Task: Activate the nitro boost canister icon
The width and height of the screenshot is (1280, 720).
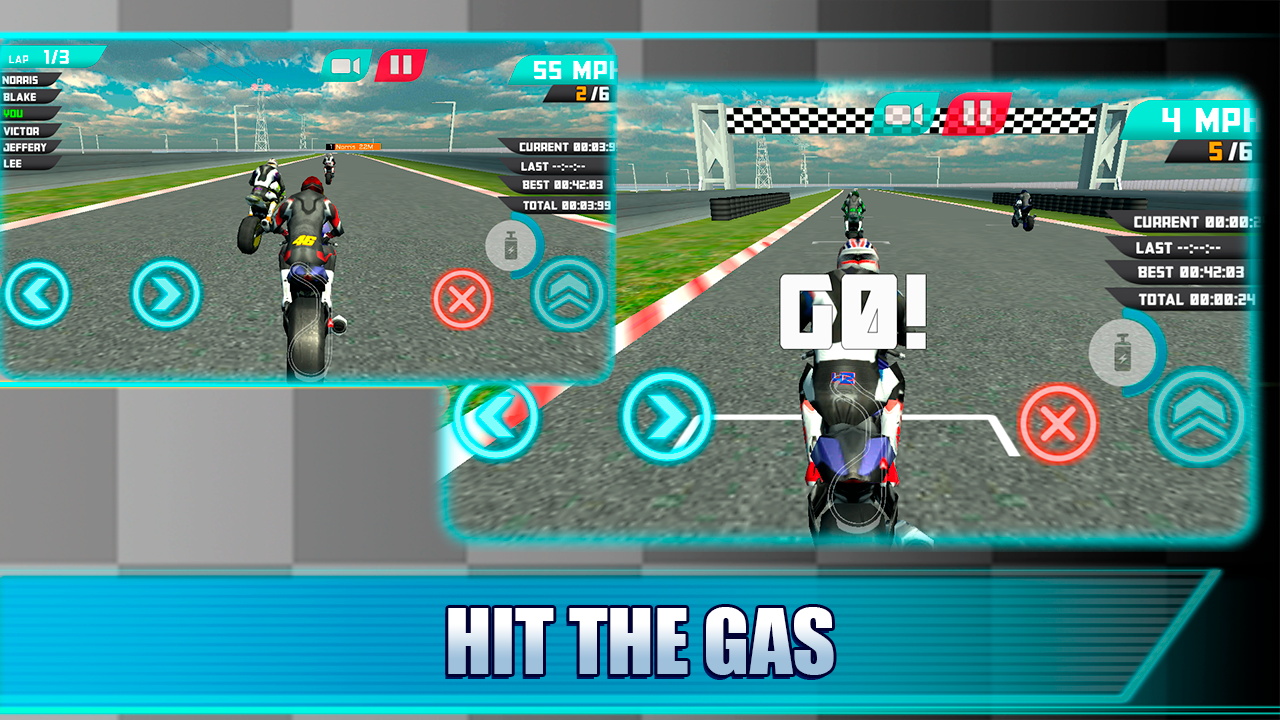Action: pos(510,243)
